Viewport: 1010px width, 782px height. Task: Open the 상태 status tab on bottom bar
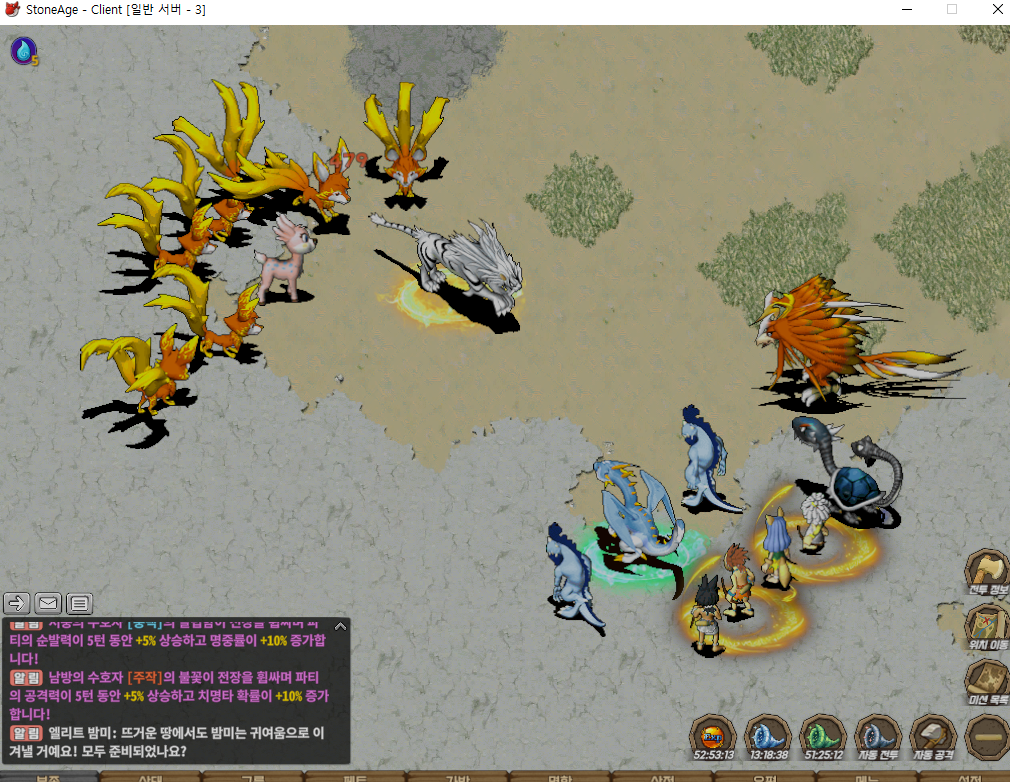point(150,776)
